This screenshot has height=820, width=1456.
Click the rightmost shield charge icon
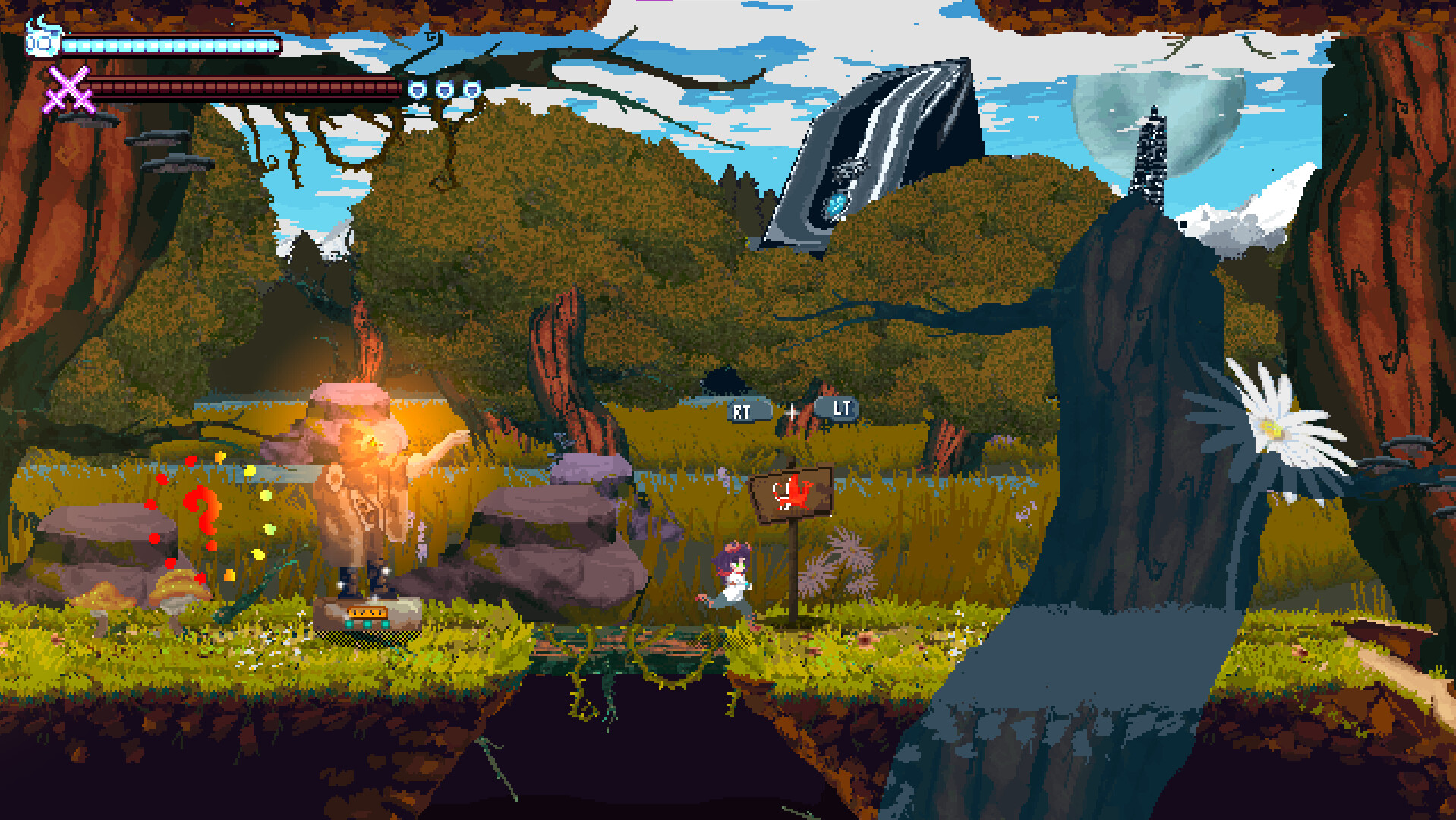coord(471,89)
